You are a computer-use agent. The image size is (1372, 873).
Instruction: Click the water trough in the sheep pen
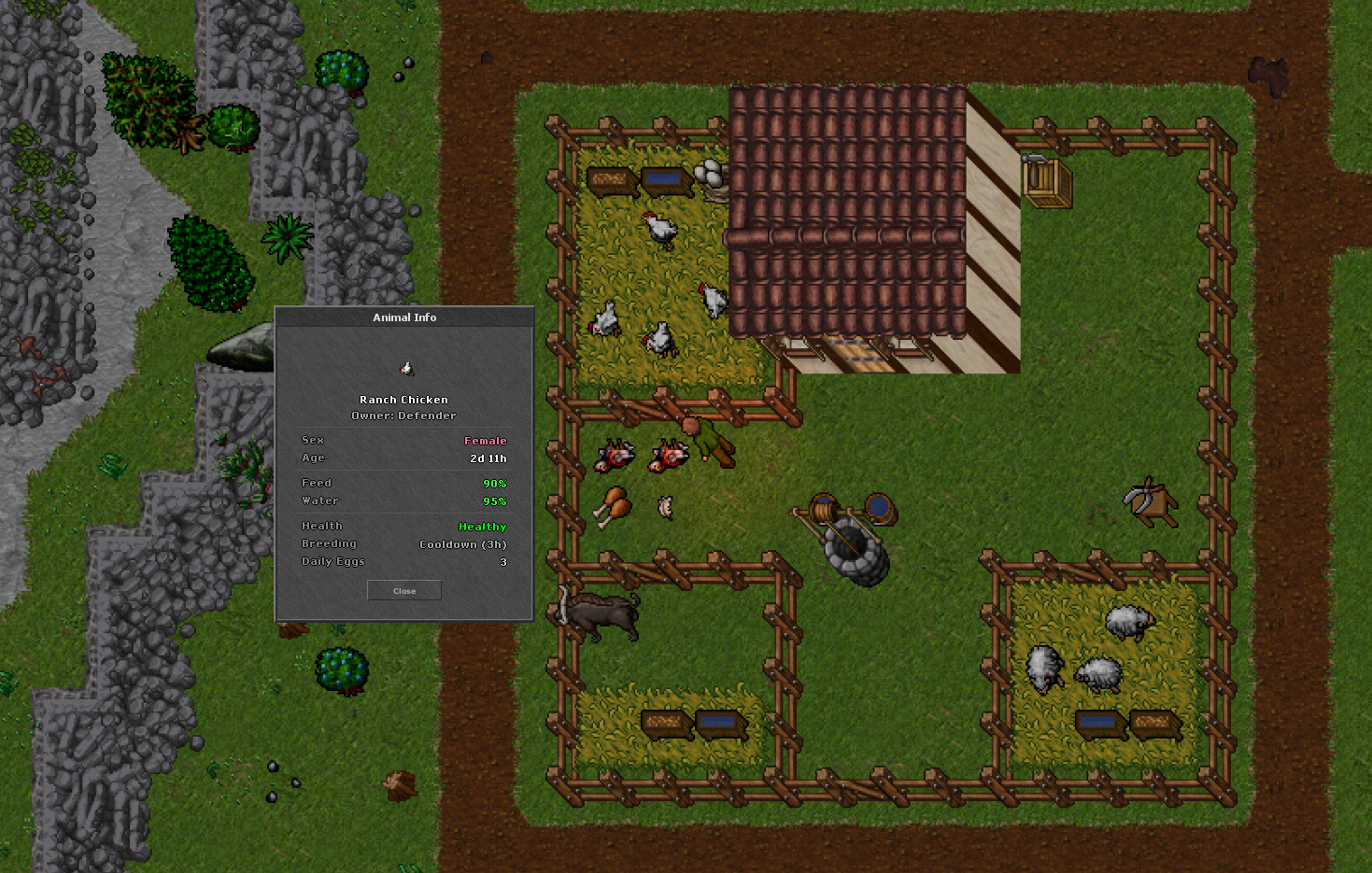click(x=1100, y=724)
